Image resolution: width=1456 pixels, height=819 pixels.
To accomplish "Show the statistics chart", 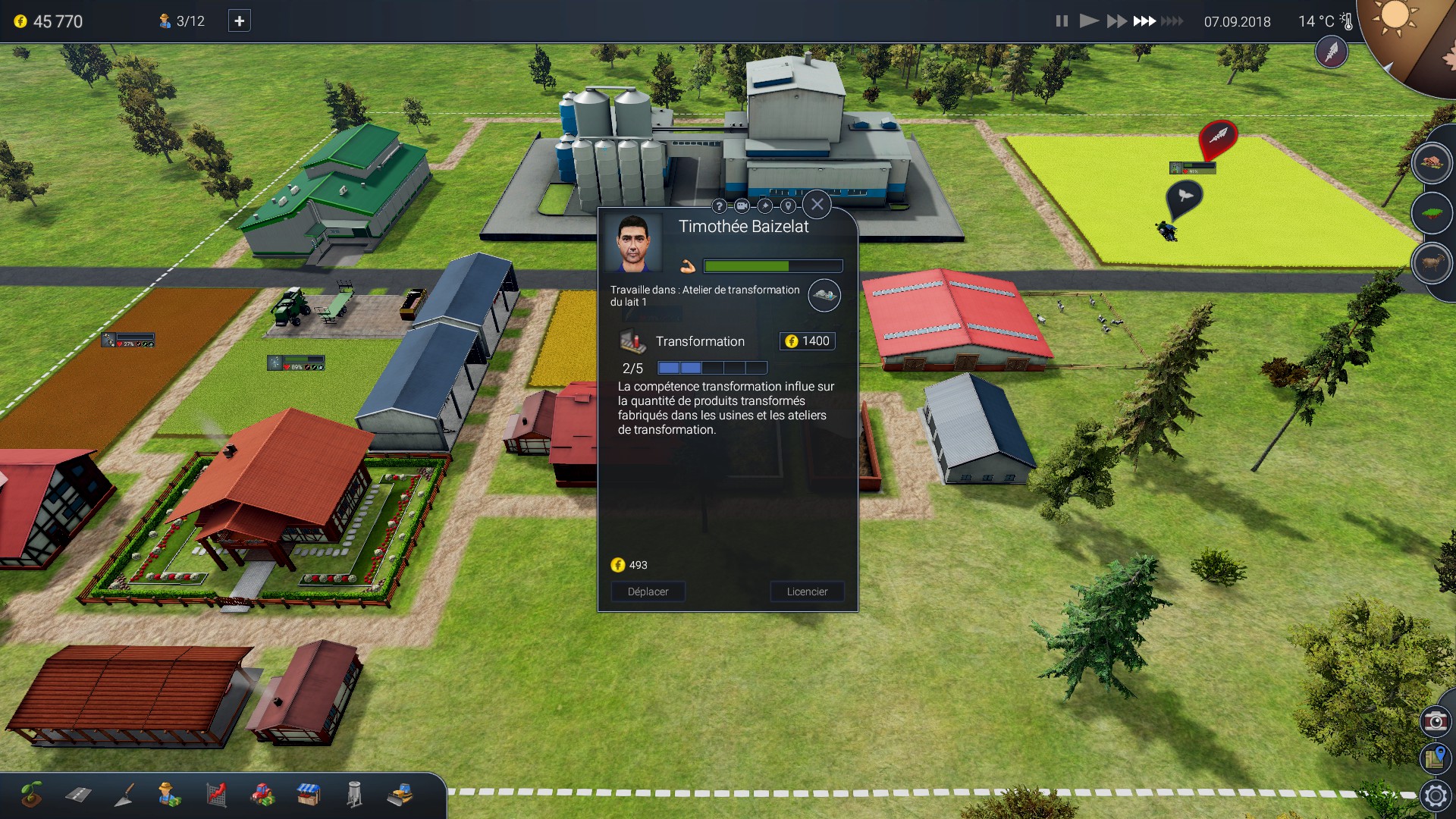I will coord(216,795).
